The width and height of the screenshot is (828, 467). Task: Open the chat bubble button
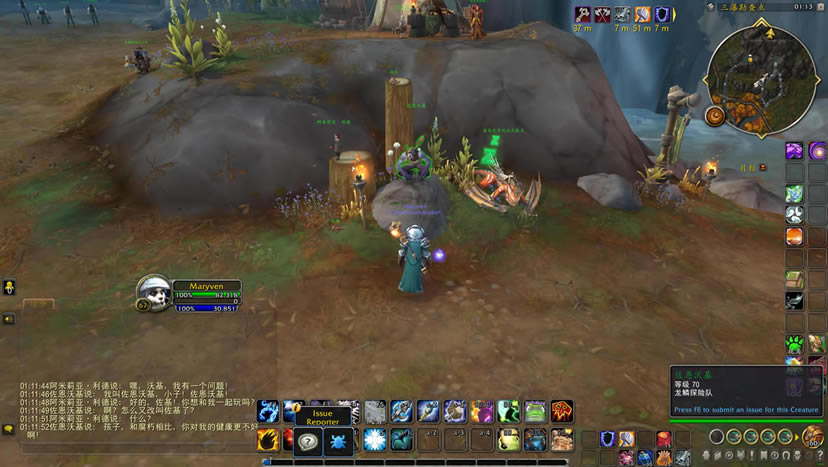pos(8,429)
